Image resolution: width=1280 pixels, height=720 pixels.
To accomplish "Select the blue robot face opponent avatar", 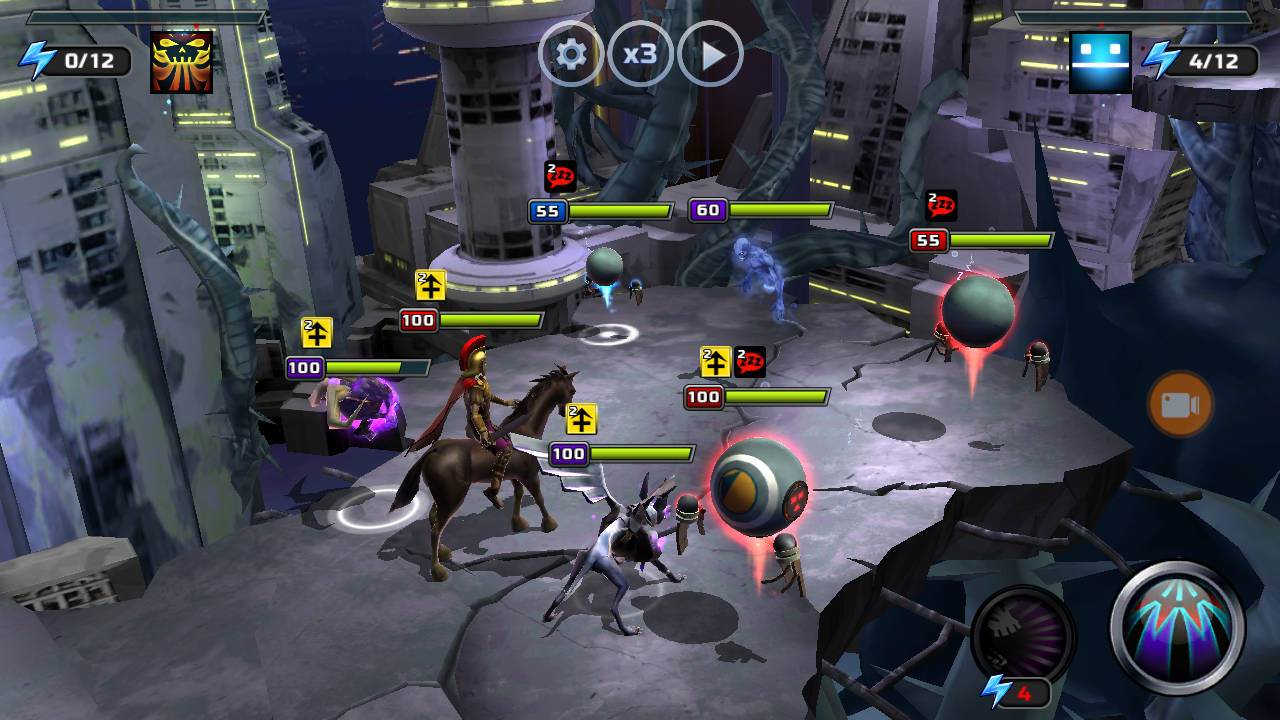I will (x=1100, y=62).
